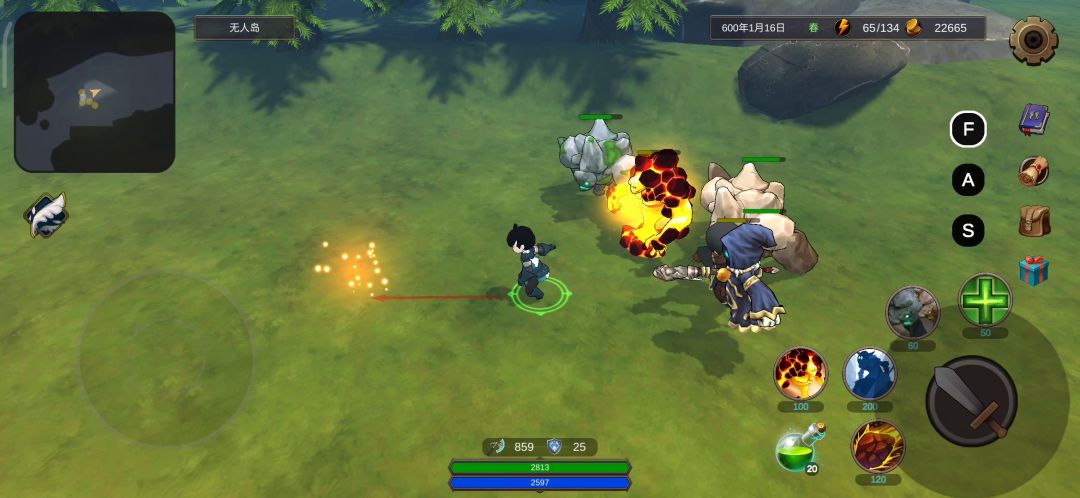Image resolution: width=1080 pixels, height=498 pixels.
Task: Attack with the sword button
Action: pyautogui.click(x=971, y=401)
